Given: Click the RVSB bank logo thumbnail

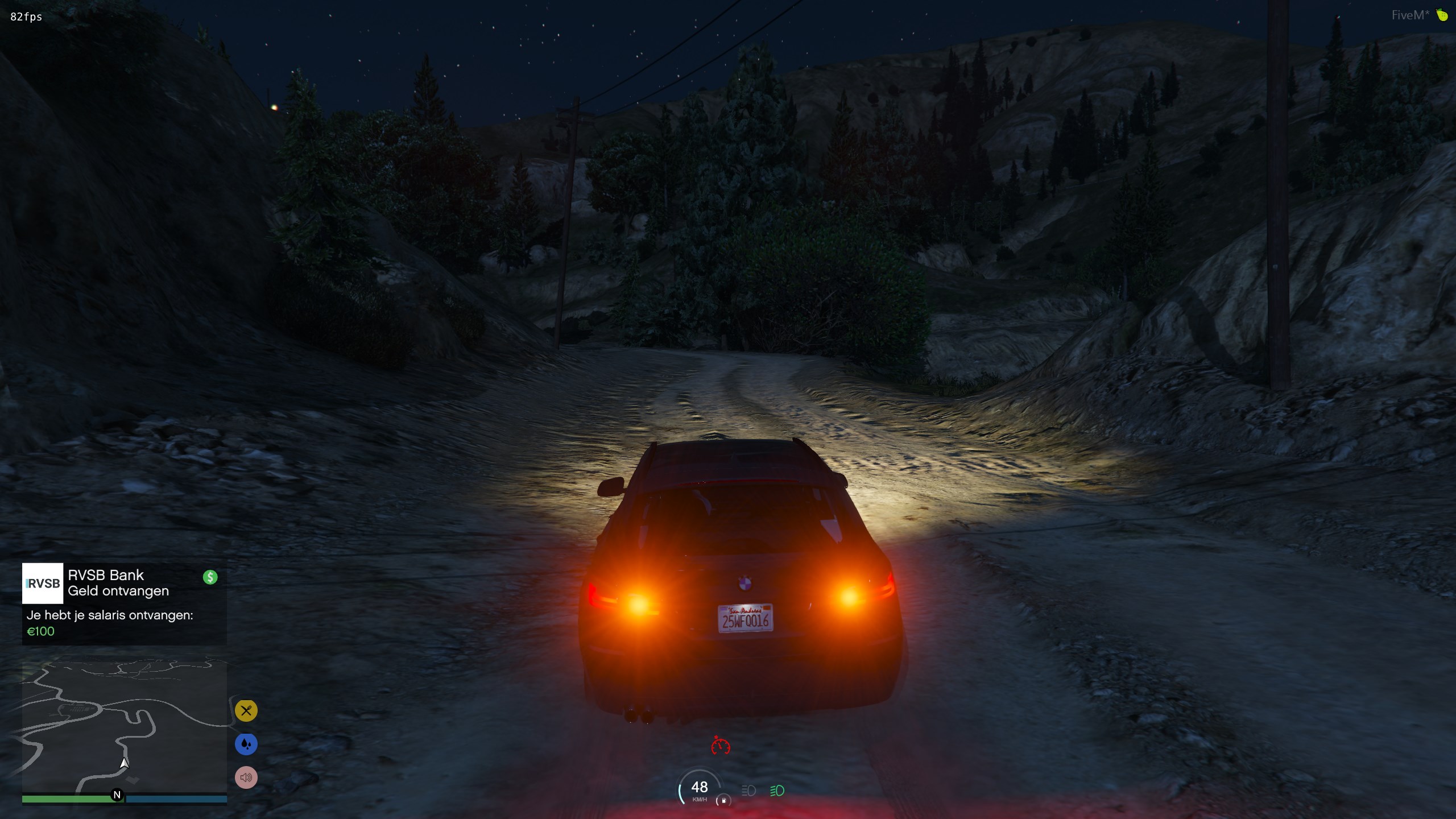Looking at the screenshot, I should pos(43,584).
